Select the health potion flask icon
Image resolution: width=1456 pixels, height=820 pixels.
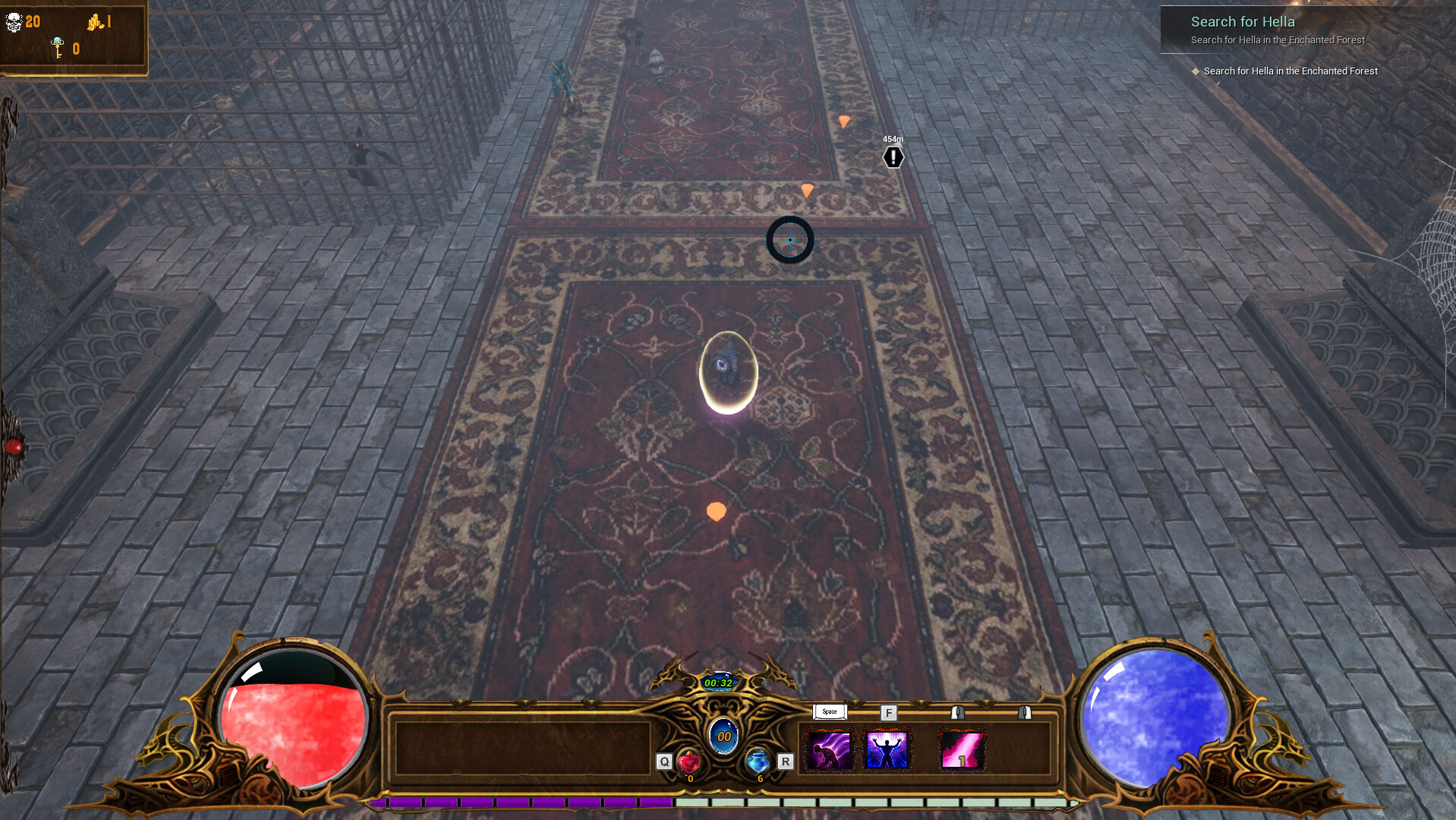point(689,762)
